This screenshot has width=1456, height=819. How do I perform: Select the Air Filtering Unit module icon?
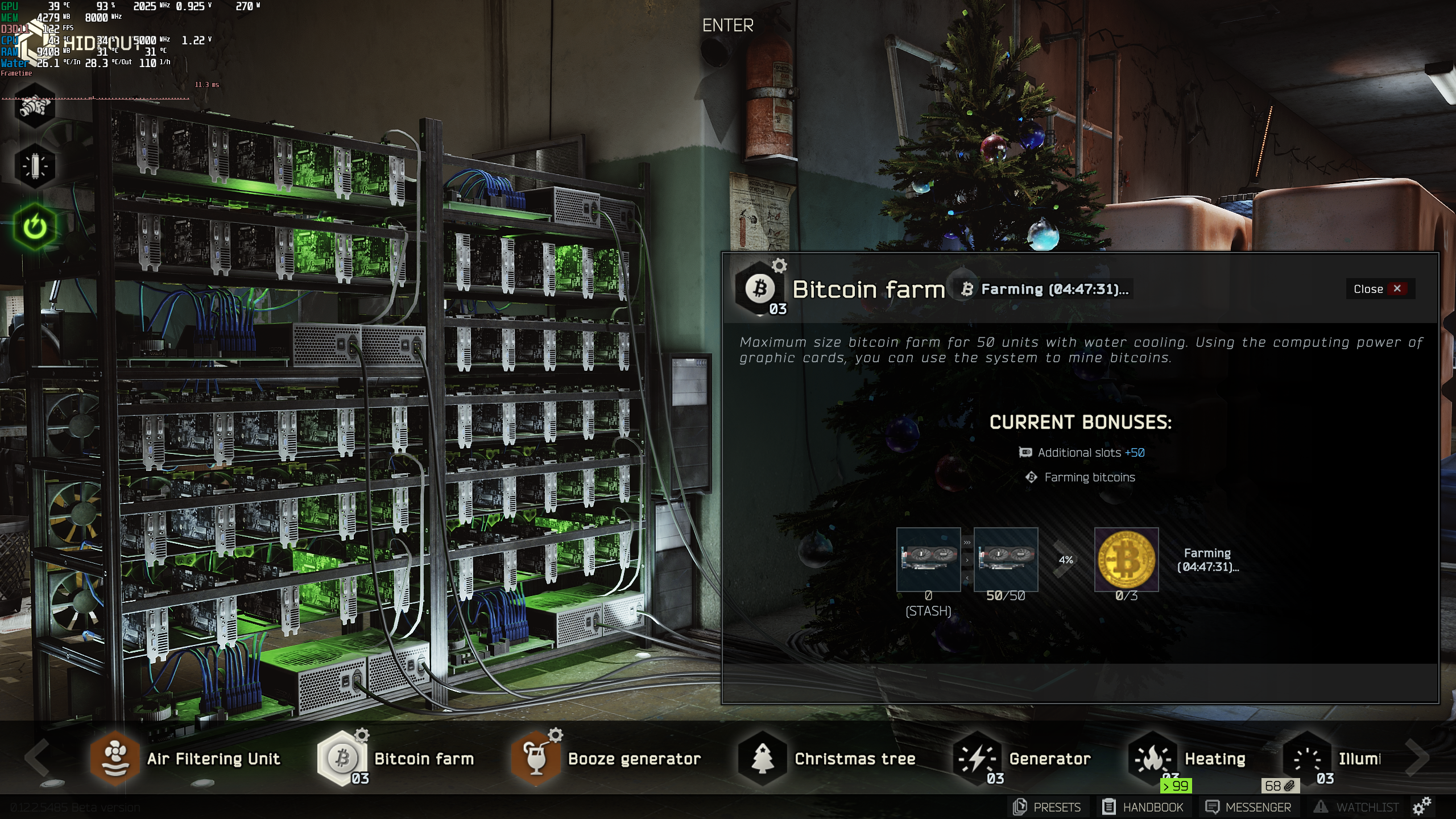tap(115, 759)
